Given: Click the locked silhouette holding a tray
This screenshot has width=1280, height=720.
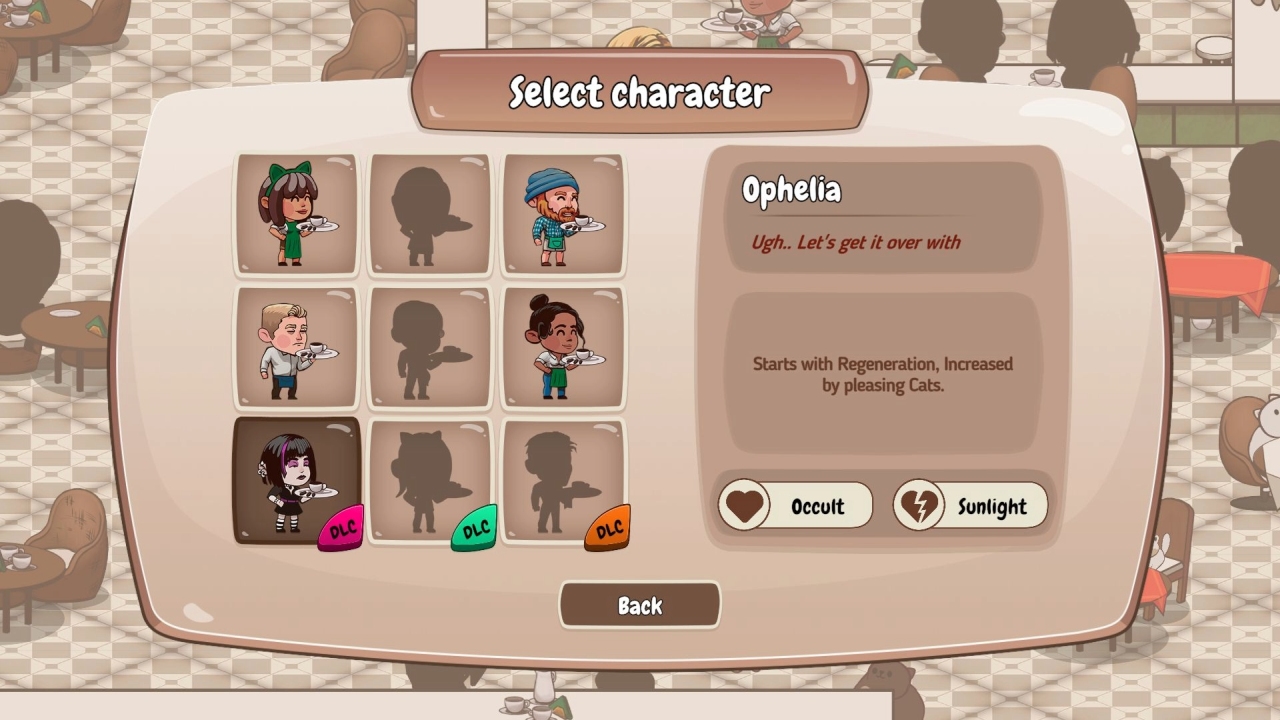Looking at the screenshot, I should 563,478.
